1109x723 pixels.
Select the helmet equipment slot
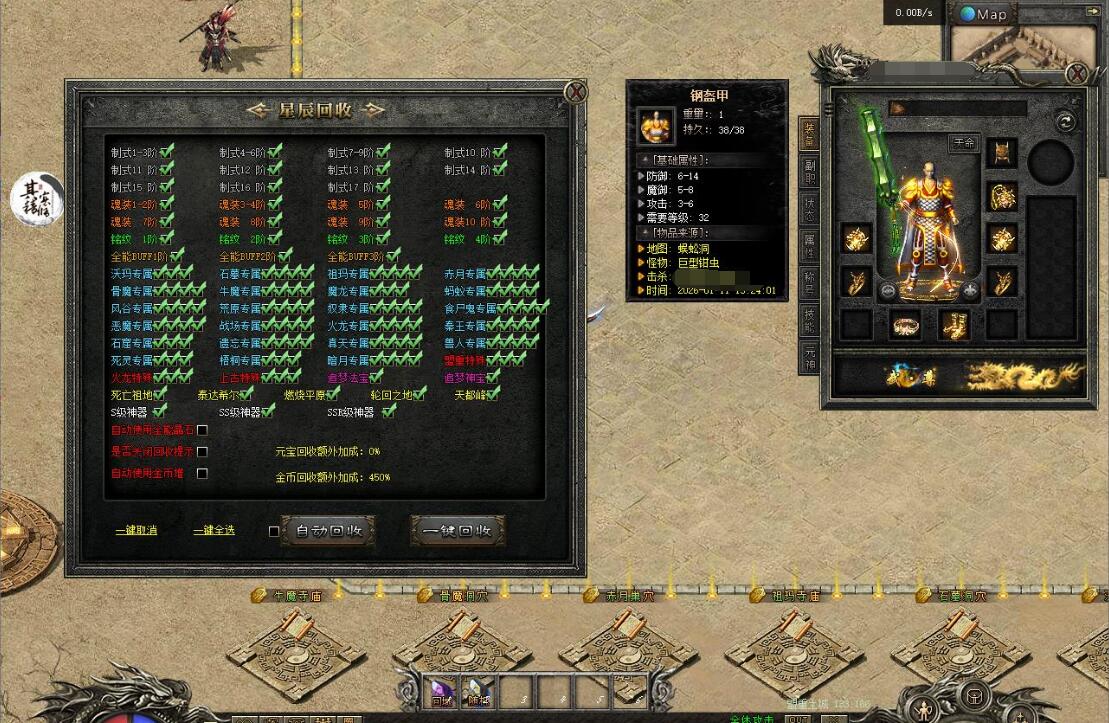point(1001,152)
